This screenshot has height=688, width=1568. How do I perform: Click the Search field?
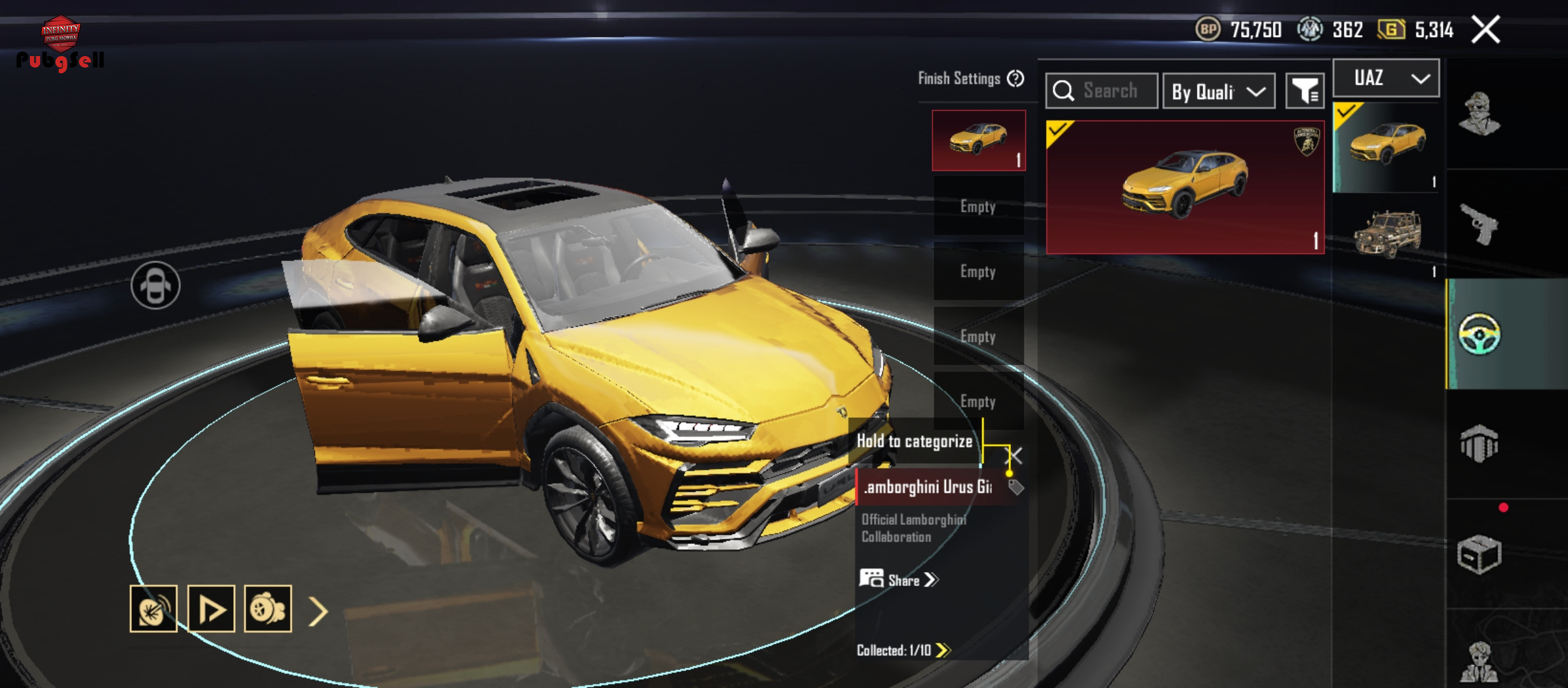pos(1101,91)
